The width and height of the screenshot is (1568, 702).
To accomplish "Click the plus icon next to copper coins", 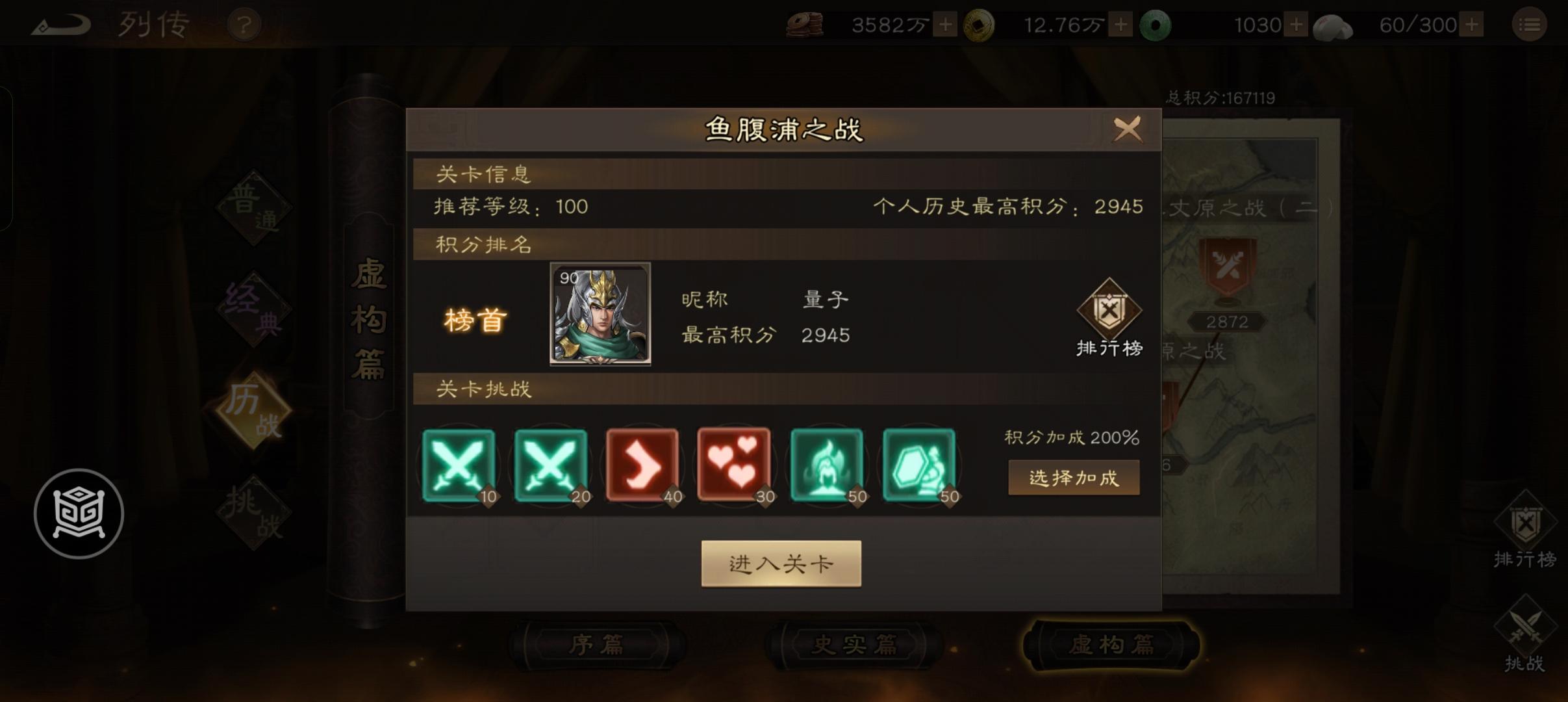I will tap(945, 24).
